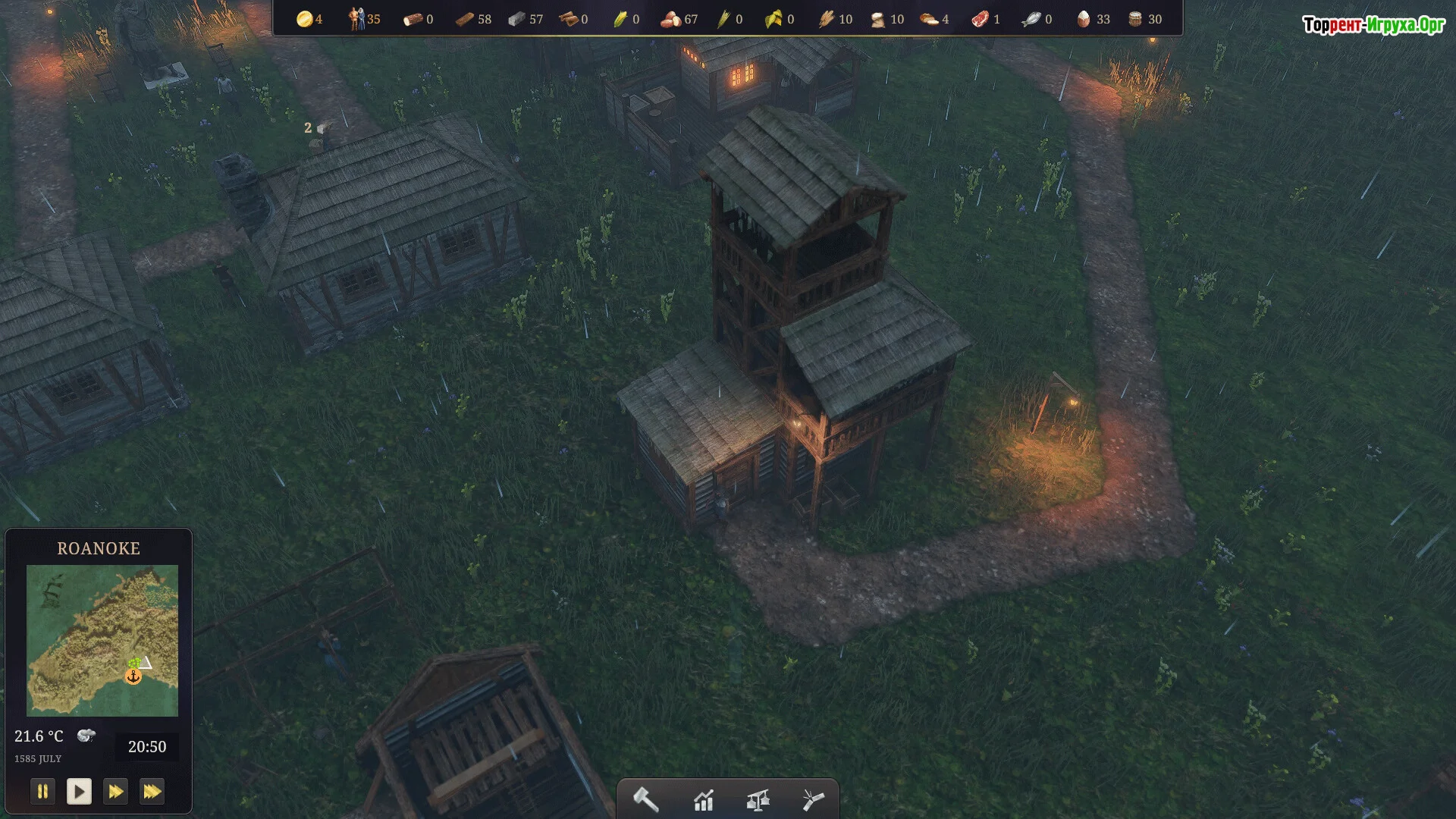
Task: Open the balance scales trade panel
Action: click(x=758, y=800)
